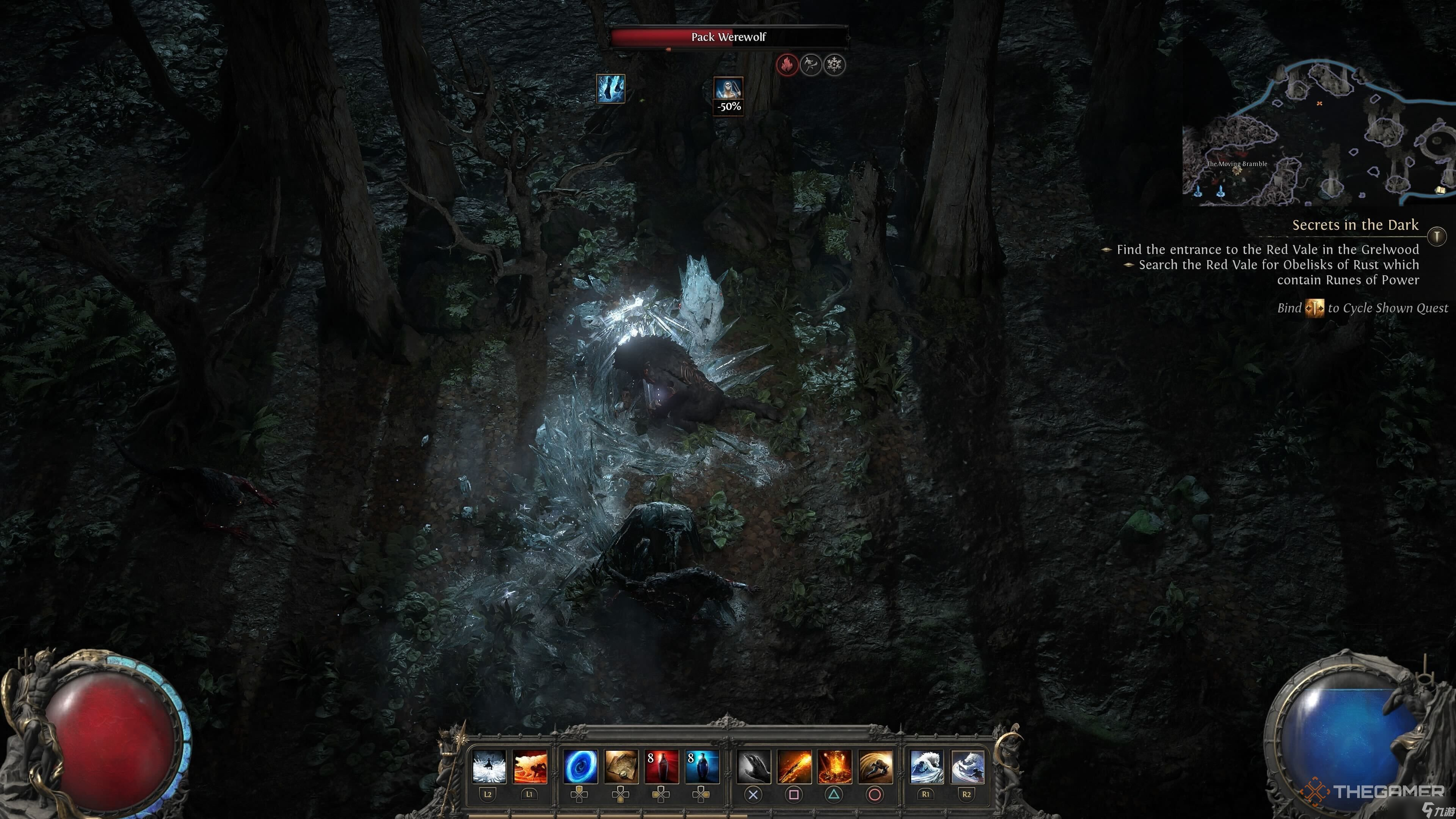Activate the golden dodge roll skill

(x=875, y=766)
